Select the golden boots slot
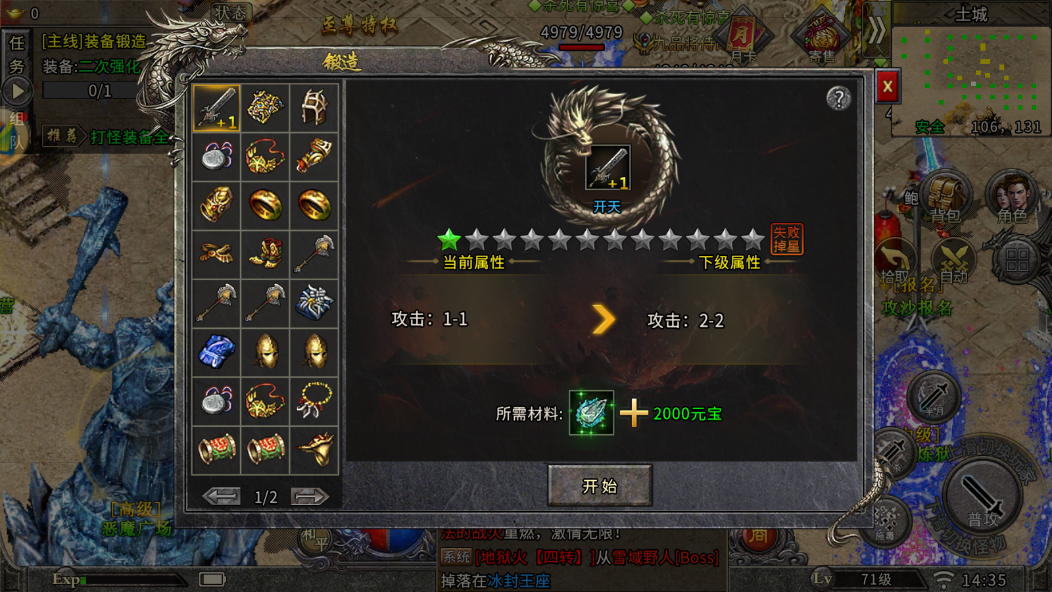This screenshot has height=592, width=1052. 265,254
